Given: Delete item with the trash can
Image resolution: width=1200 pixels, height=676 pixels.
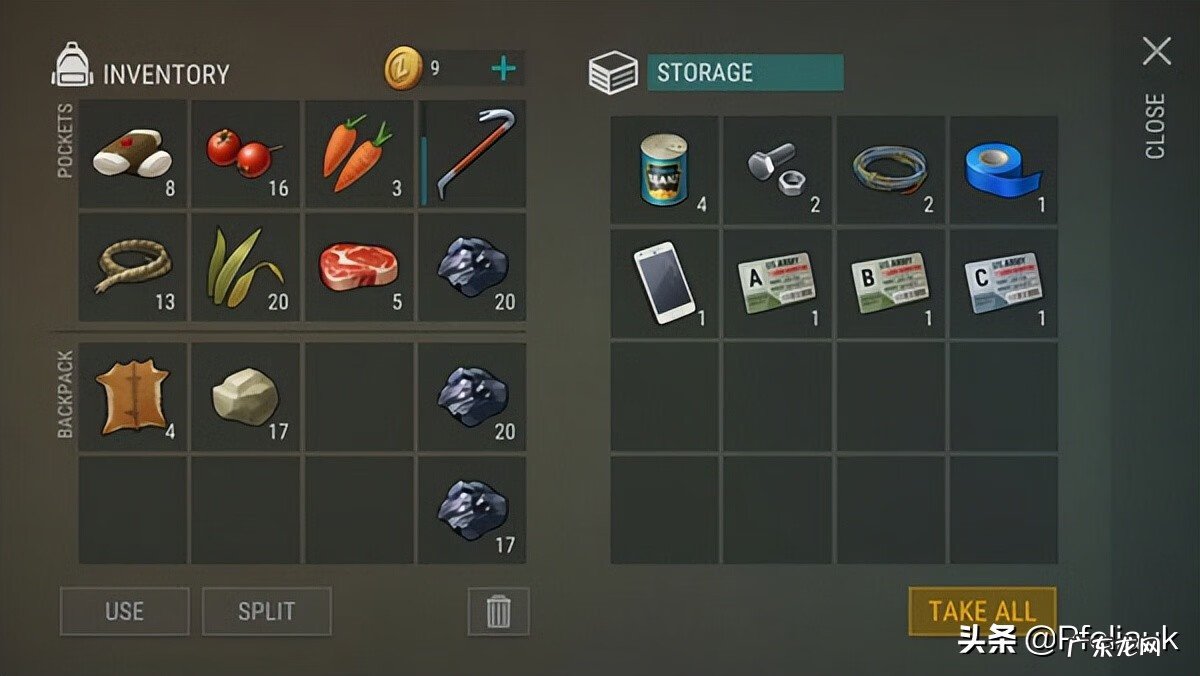Looking at the screenshot, I should coord(498,611).
